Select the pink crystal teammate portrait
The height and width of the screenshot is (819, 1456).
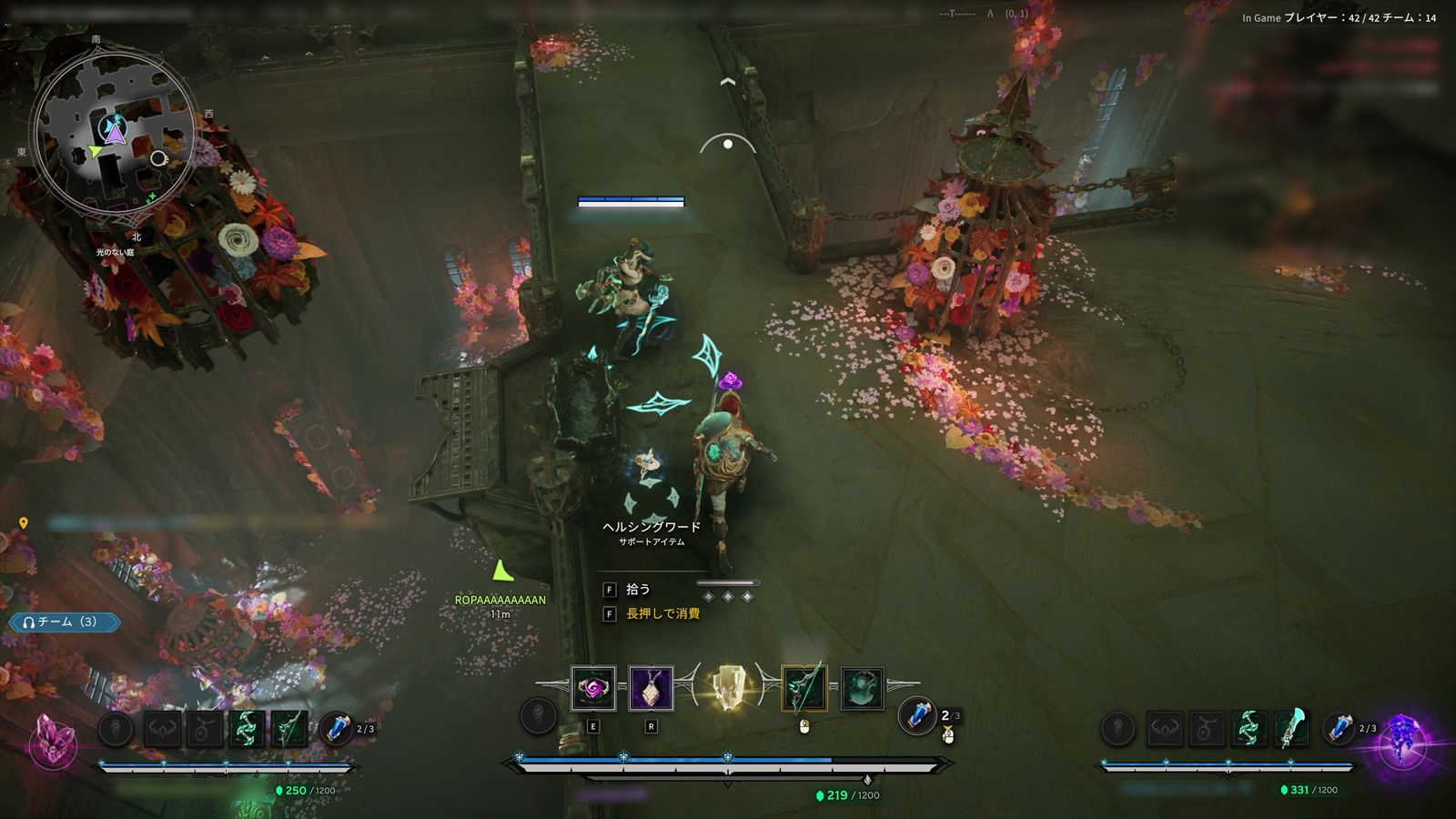point(52,737)
